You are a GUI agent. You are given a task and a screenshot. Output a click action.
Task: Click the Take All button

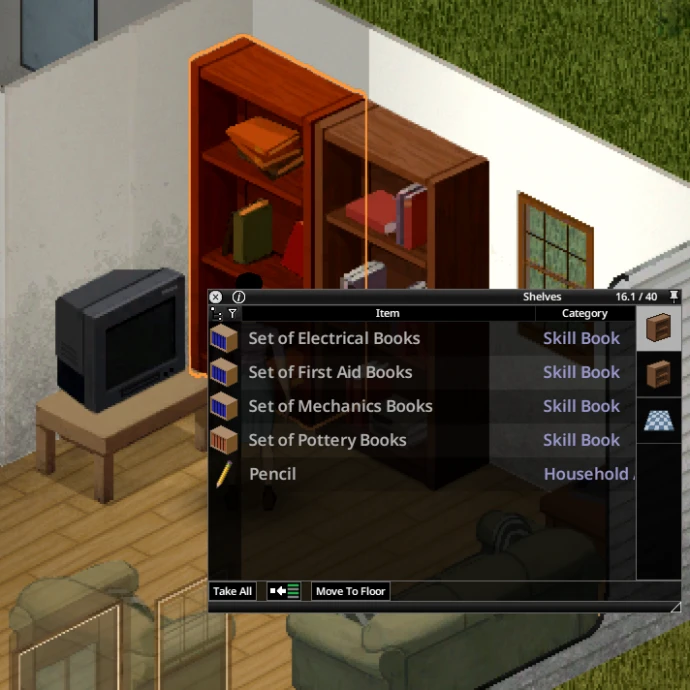coord(232,591)
